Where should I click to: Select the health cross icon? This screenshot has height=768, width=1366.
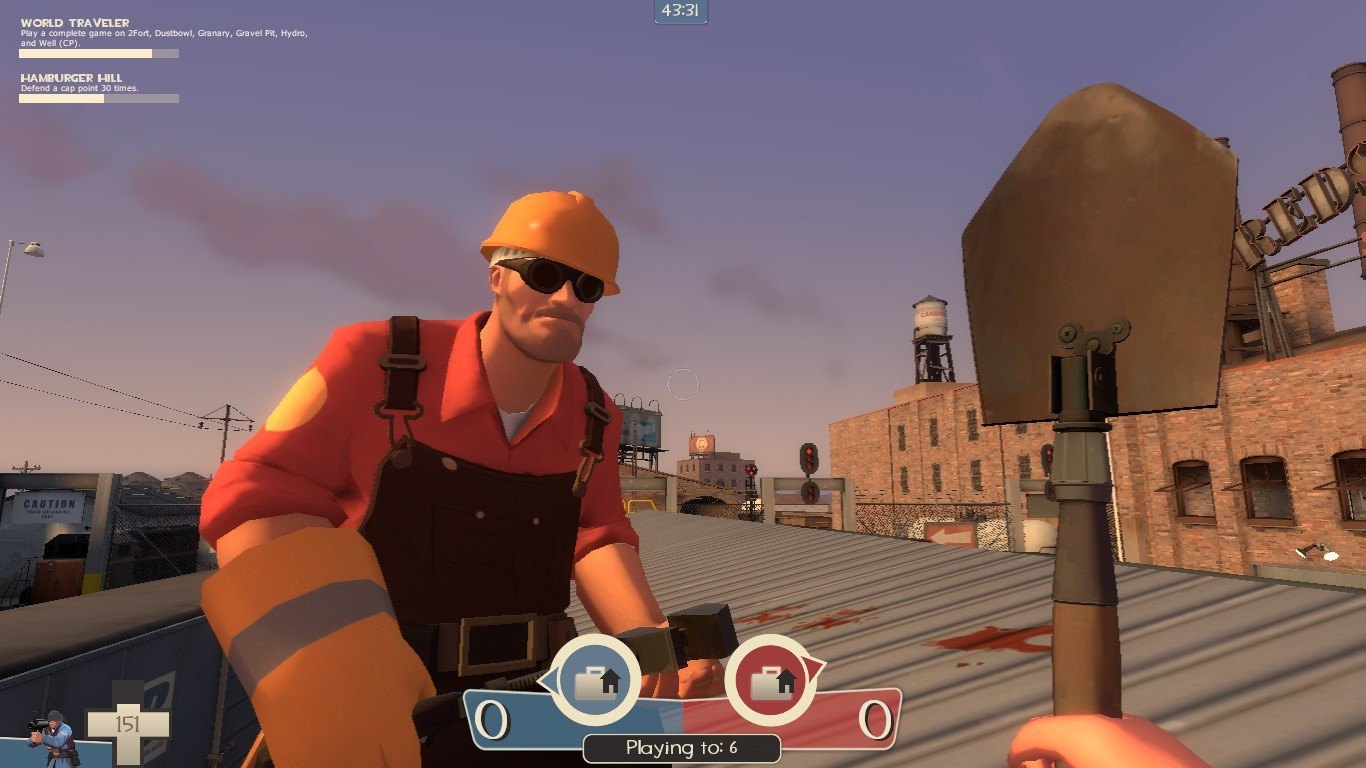tap(130, 722)
